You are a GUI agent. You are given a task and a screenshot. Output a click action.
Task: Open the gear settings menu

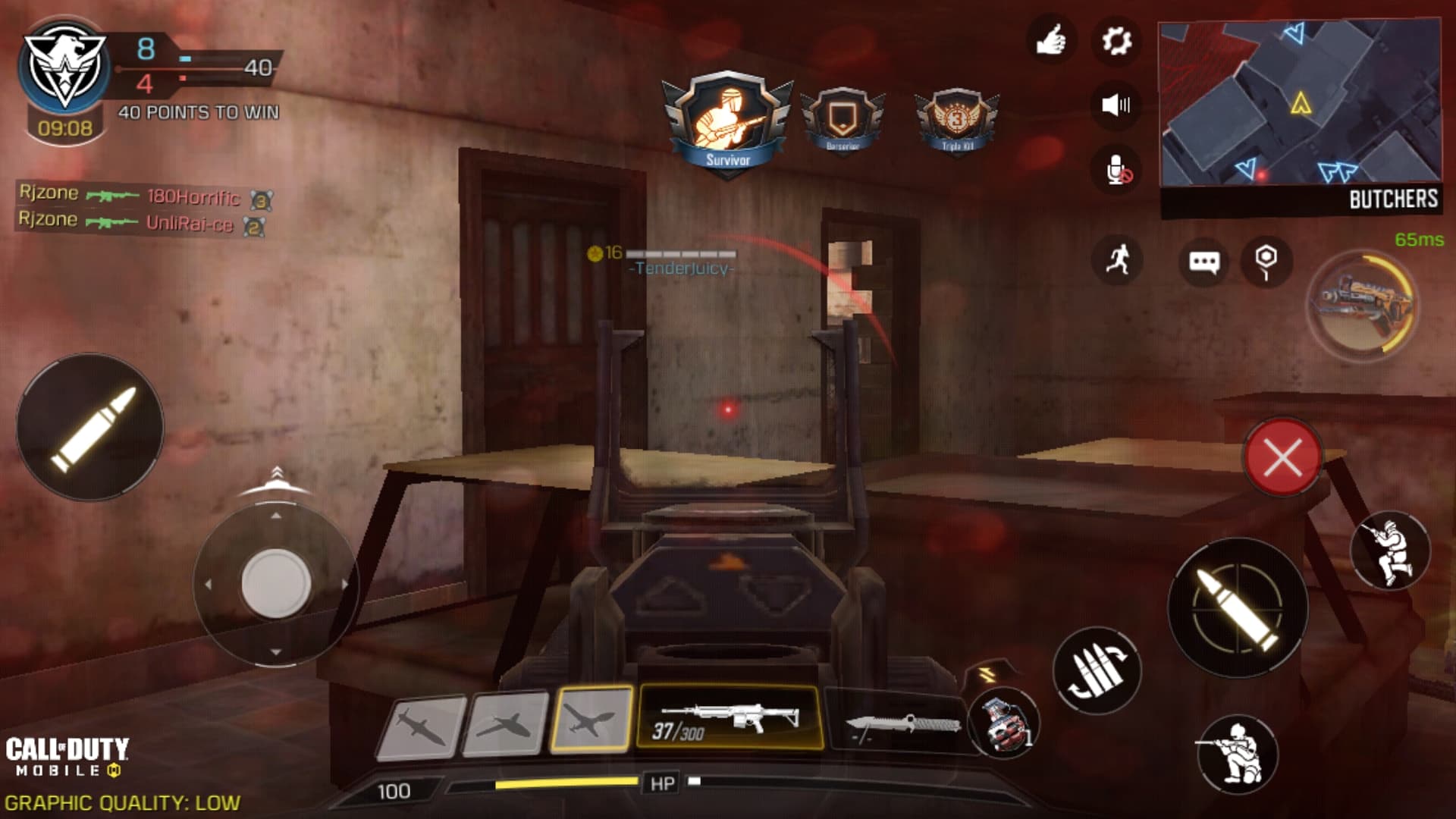(1116, 40)
